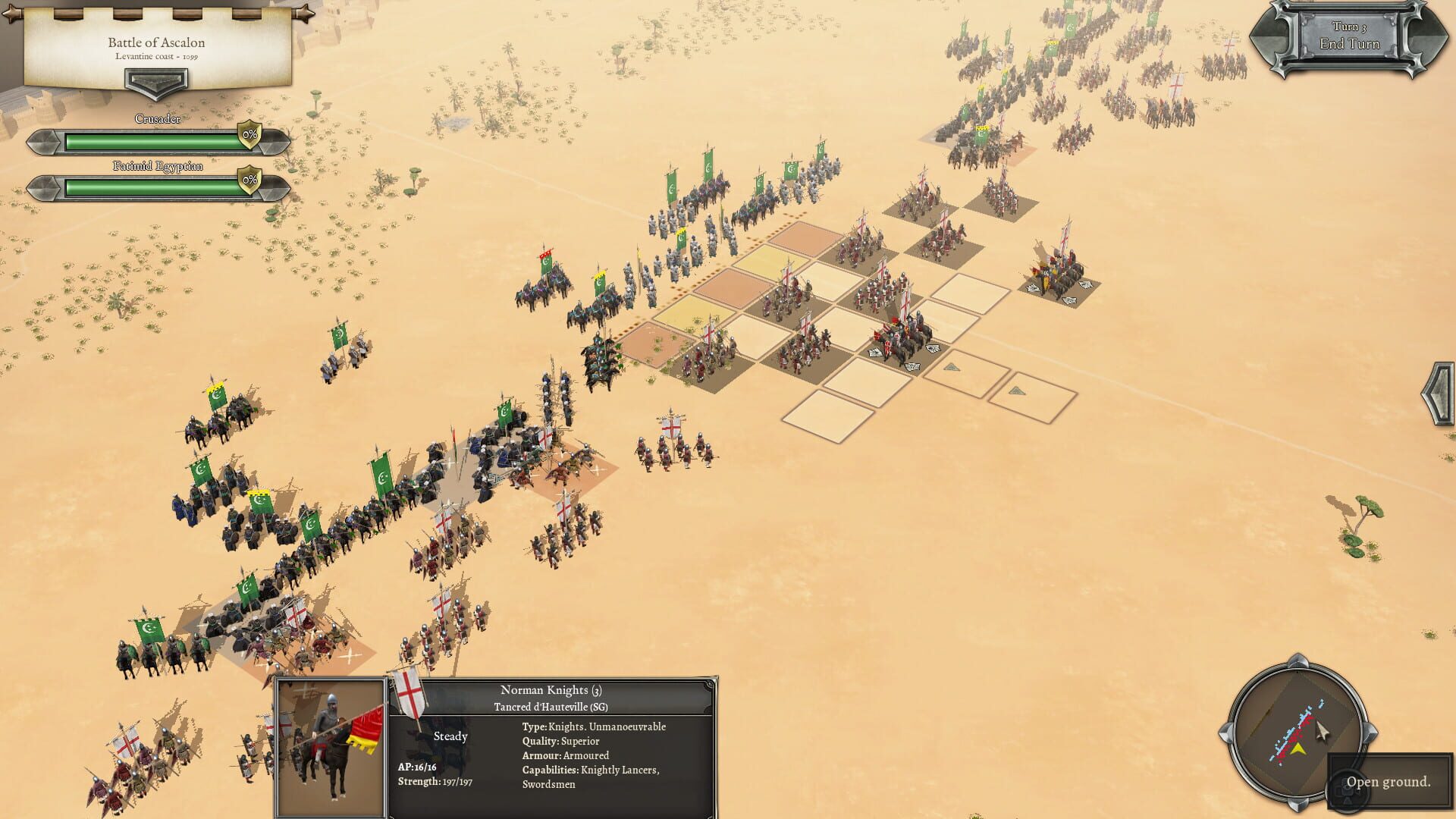This screenshot has width=1456, height=819.
Task: Select the white movement arrow beside the selected knights
Action: [933, 348]
